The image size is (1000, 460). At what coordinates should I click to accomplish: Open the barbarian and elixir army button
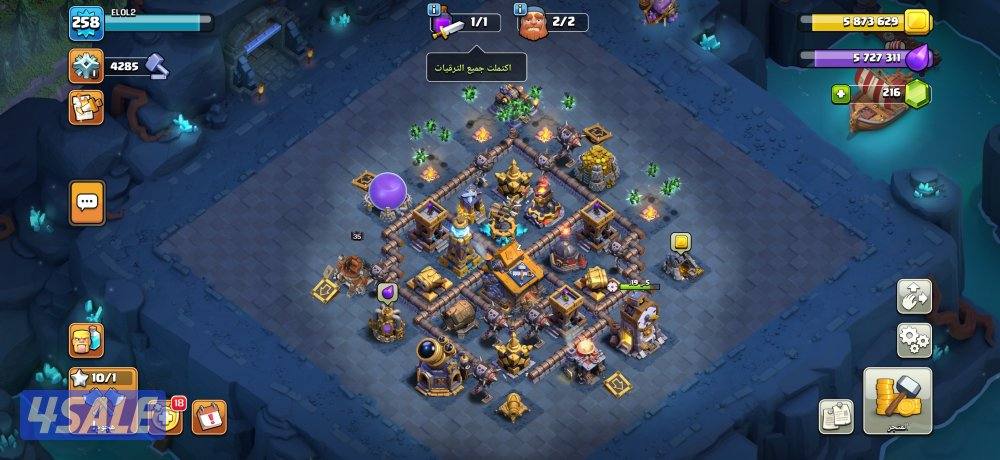(86, 341)
